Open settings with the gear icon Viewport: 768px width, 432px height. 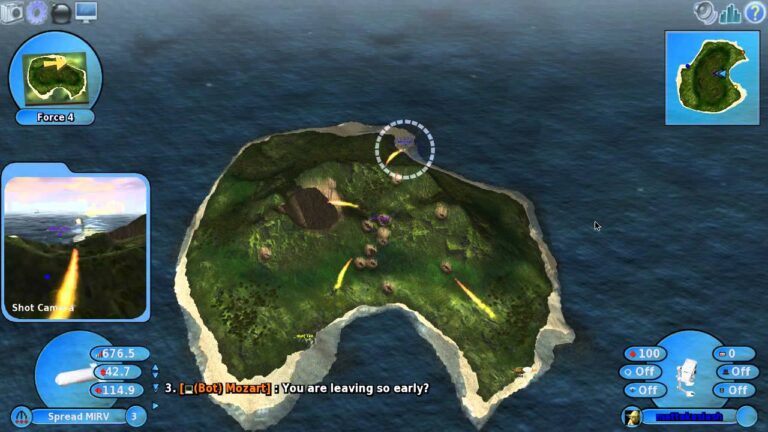pyautogui.click(x=37, y=12)
